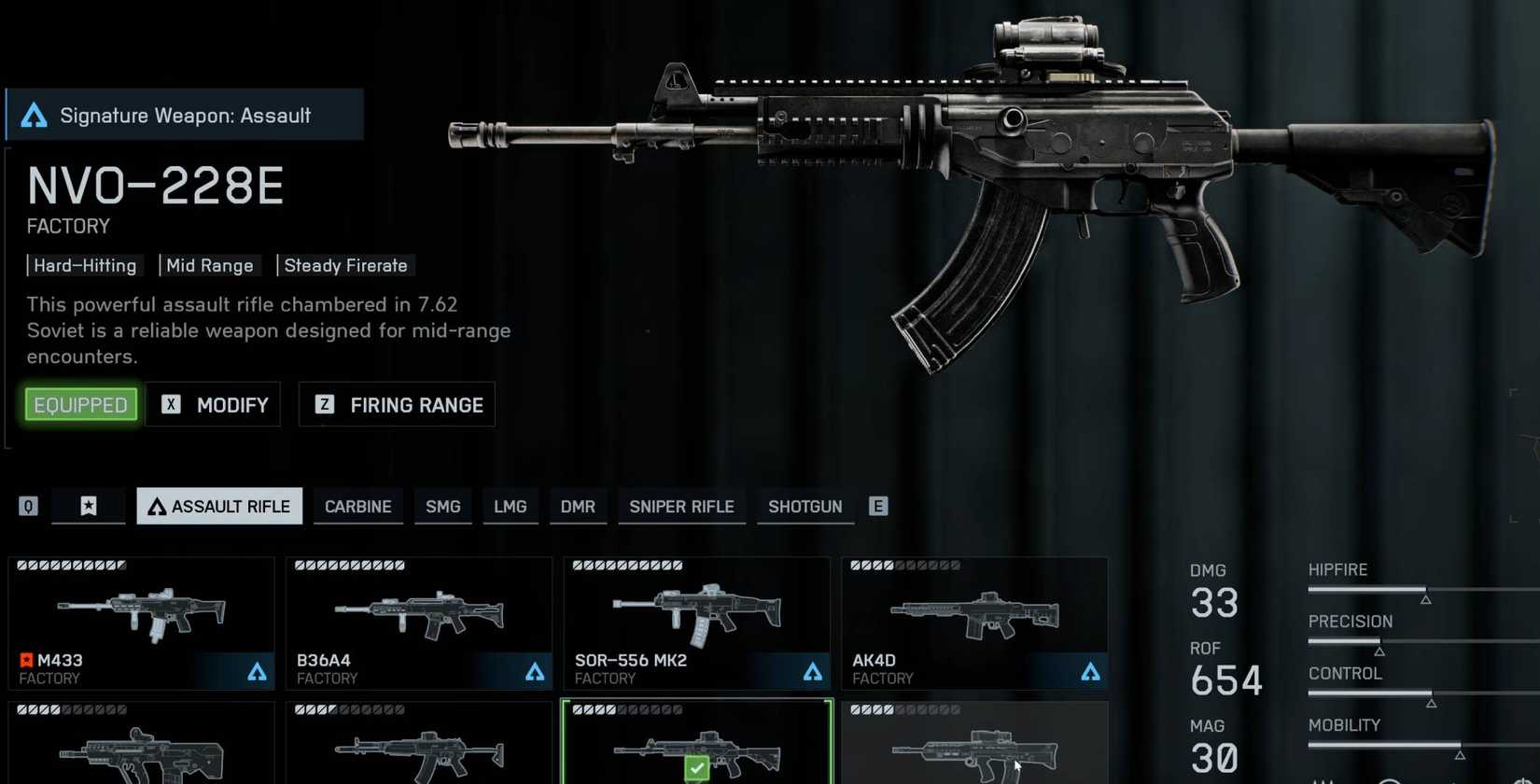The width and height of the screenshot is (1540, 784).
Task: Click the orange event icon beside the M433 name
Action: coord(25,660)
